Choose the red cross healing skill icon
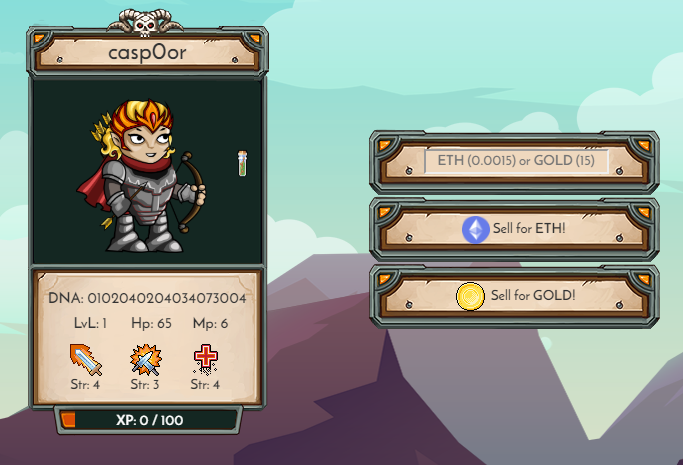683x465 pixels. 205,359
